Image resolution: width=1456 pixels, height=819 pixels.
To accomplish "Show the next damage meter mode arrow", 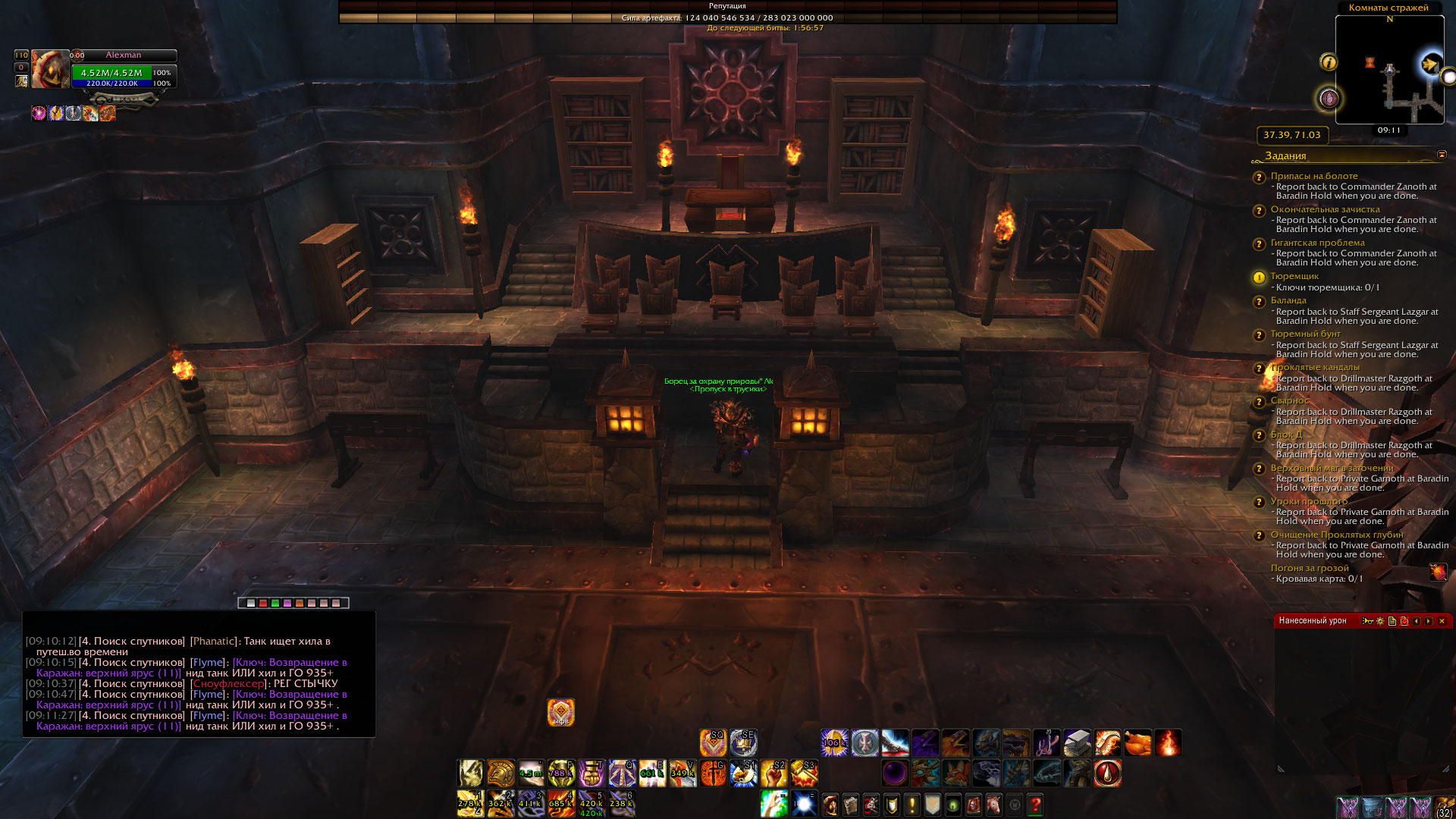I will point(1429,621).
